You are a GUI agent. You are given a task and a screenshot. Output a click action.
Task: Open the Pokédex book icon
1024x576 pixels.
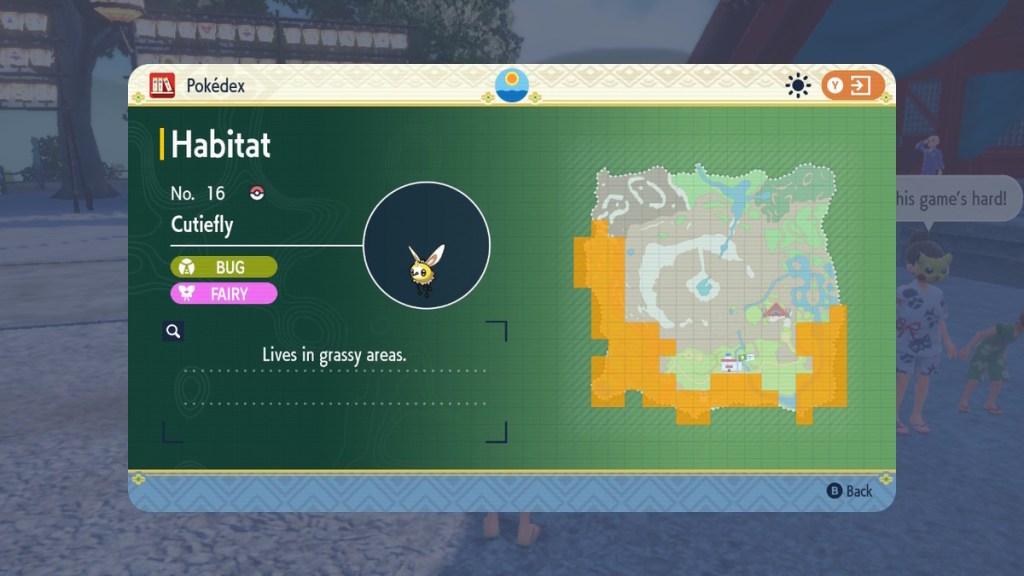(163, 86)
